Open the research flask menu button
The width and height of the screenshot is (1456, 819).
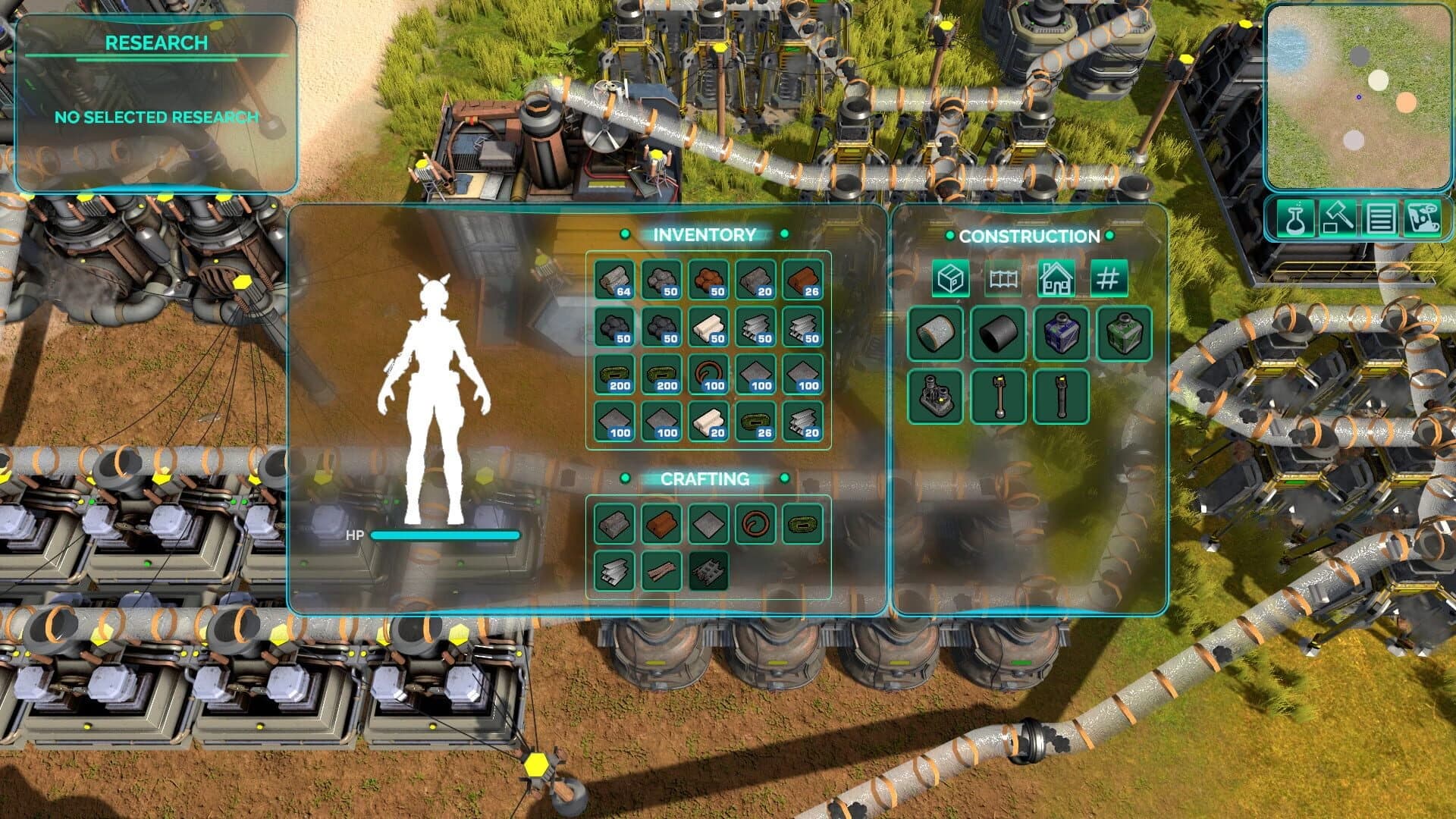click(x=1295, y=218)
